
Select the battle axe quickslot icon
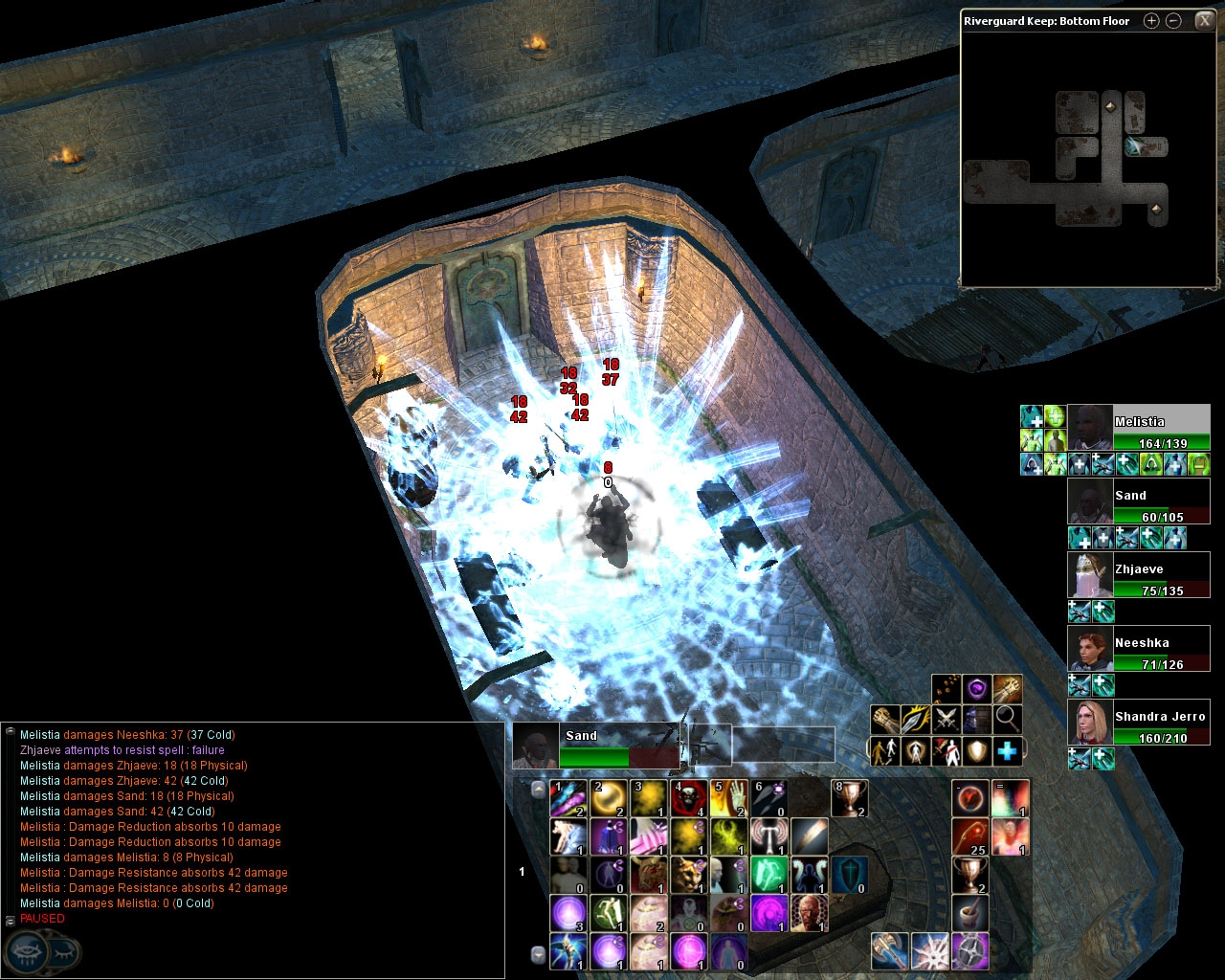pos(890,951)
